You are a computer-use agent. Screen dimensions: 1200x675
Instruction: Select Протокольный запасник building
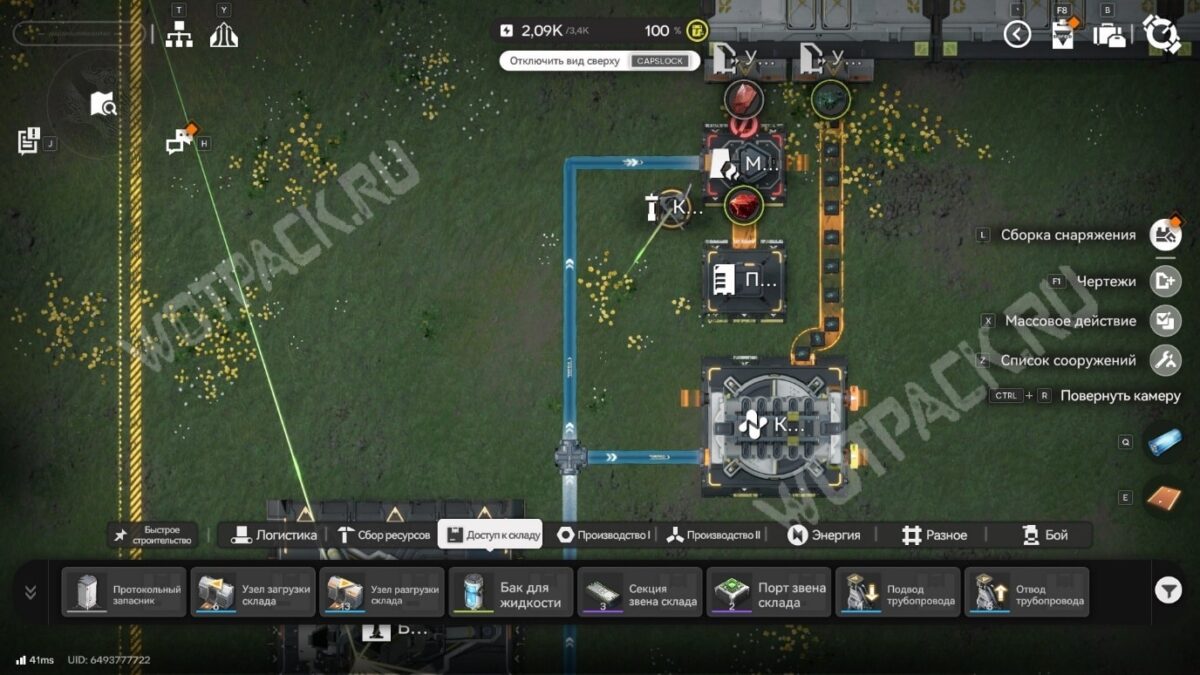pos(124,592)
